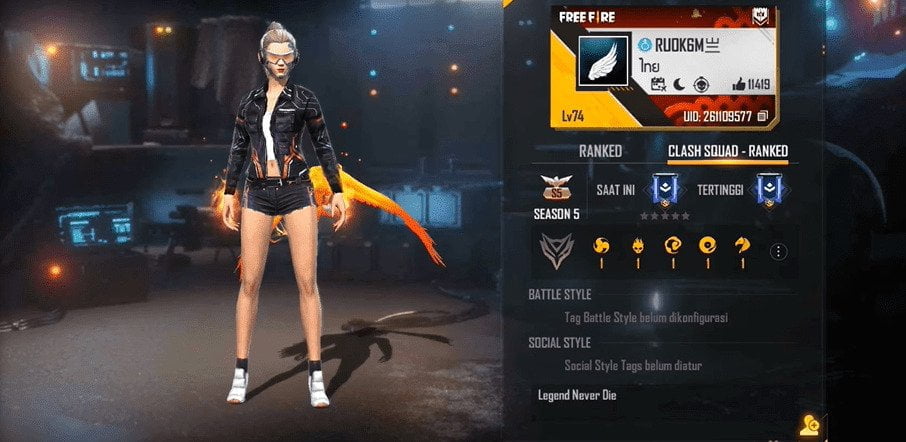Click the calendar icon on the player banner
Screen dimensions: 906x442
658,86
